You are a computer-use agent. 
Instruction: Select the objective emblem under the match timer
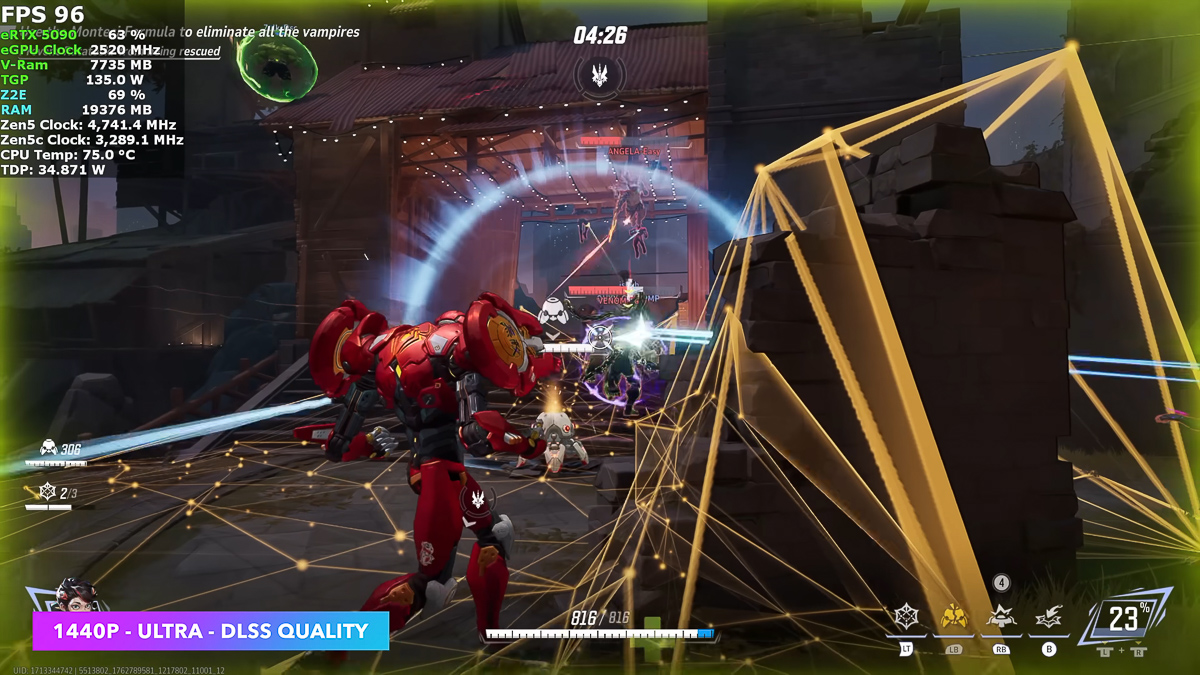tap(600, 75)
